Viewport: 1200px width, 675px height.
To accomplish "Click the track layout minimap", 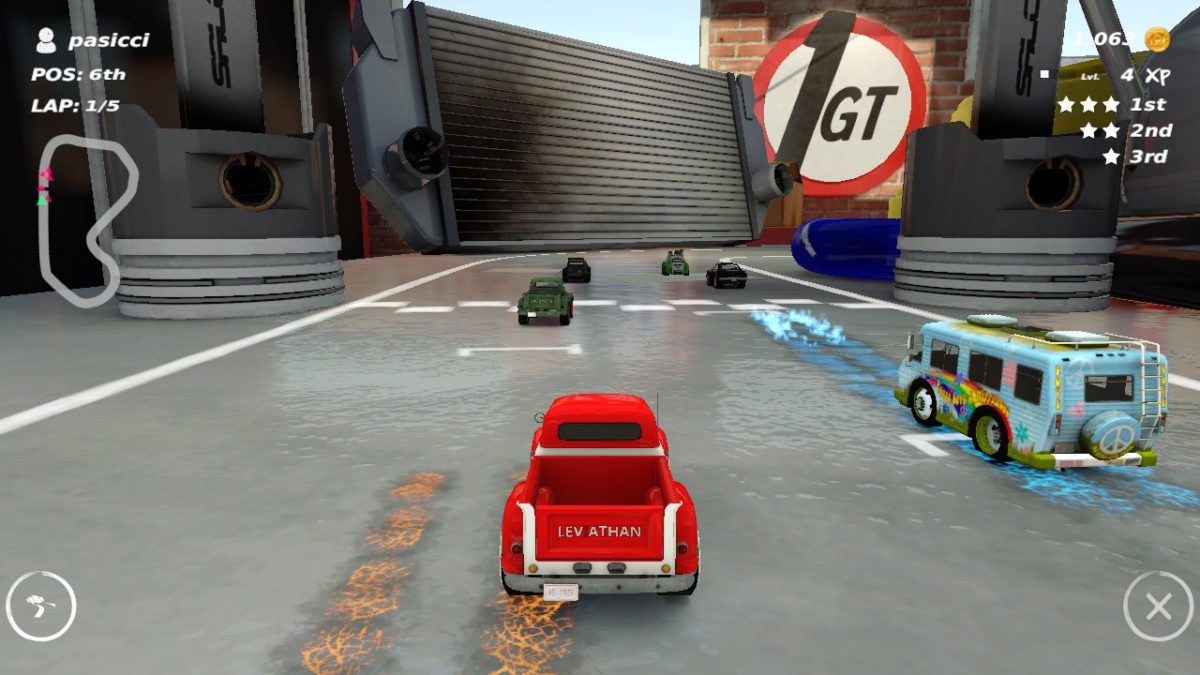I will tap(86, 218).
